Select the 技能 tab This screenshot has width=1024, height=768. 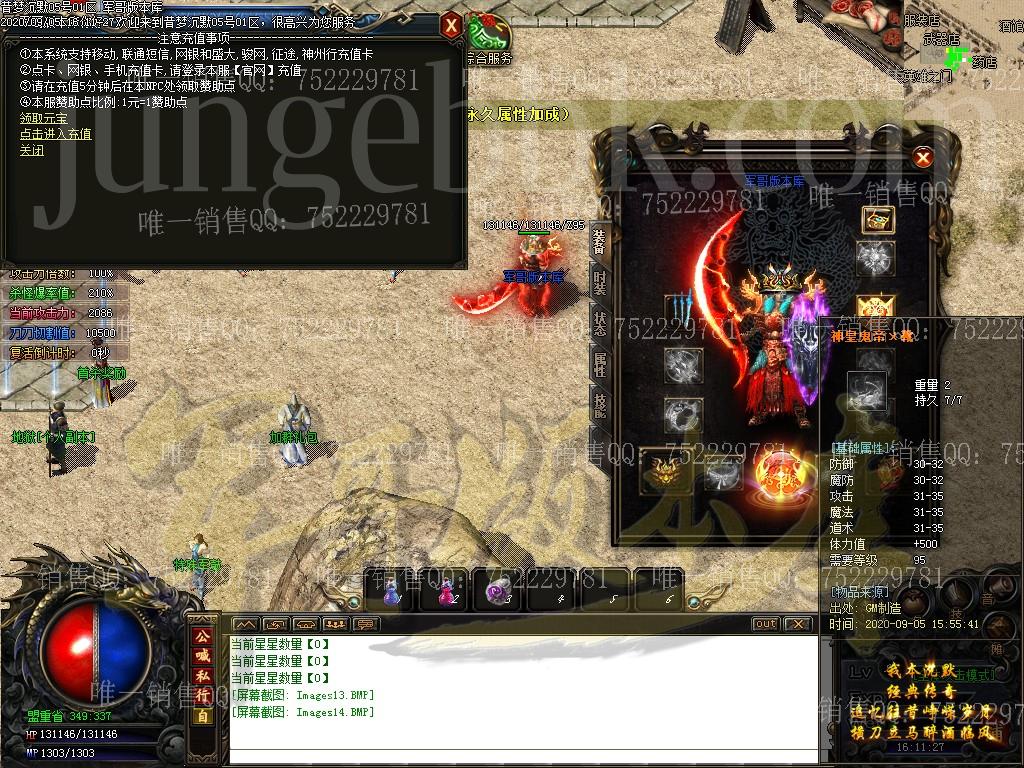pyautogui.click(x=599, y=405)
